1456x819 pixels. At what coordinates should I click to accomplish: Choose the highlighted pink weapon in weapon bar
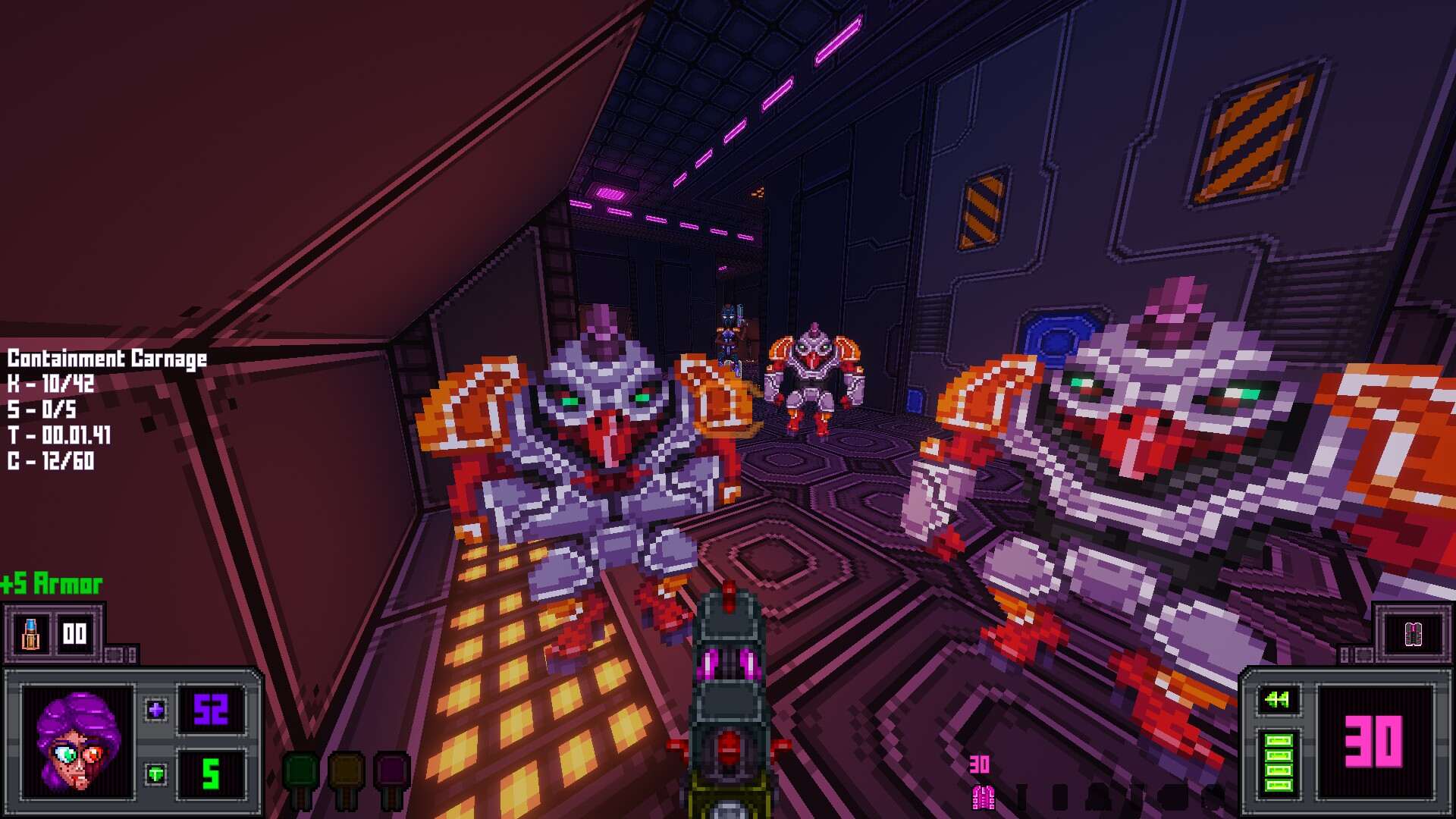click(983, 796)
